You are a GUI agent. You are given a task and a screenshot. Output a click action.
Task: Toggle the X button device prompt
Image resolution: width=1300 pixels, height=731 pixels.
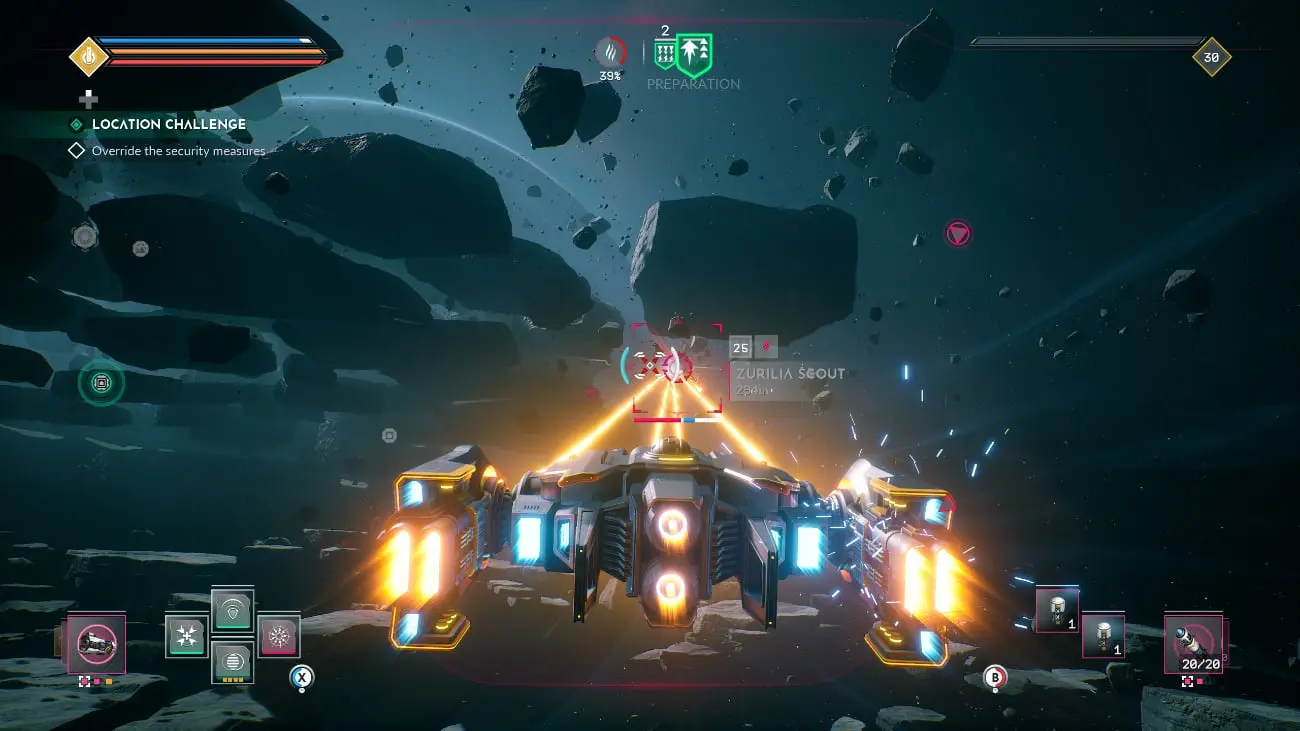click(301, 678)
